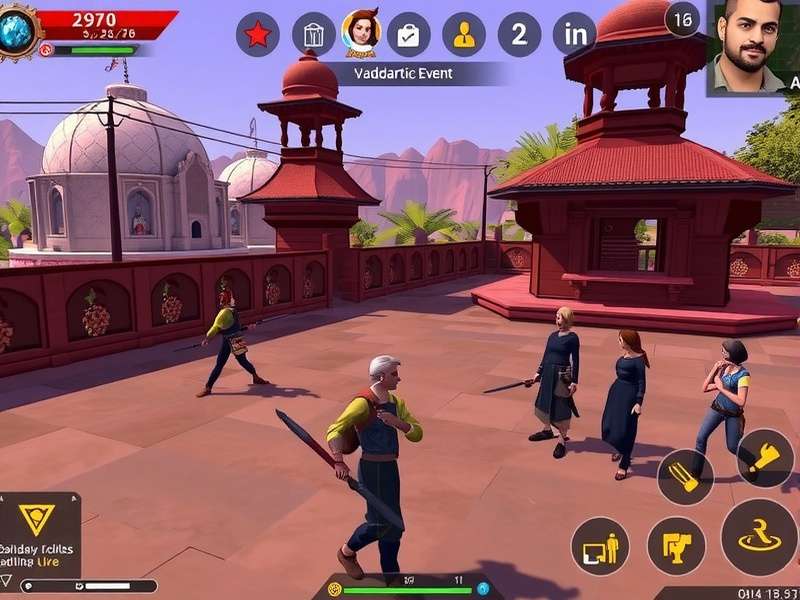Open the trash bin icon button

(313, 35)
